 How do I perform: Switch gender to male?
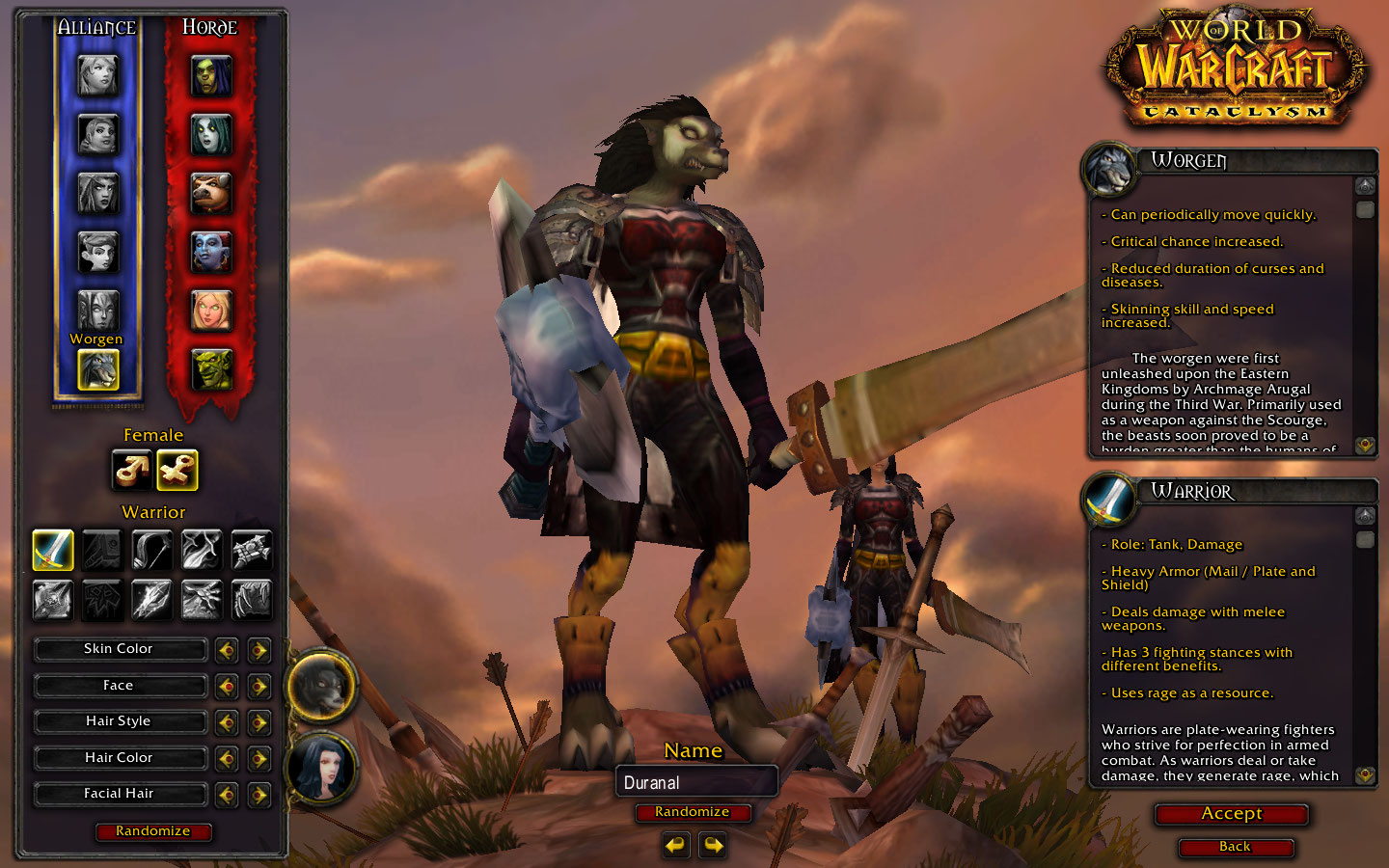click(x=131, y=470)
